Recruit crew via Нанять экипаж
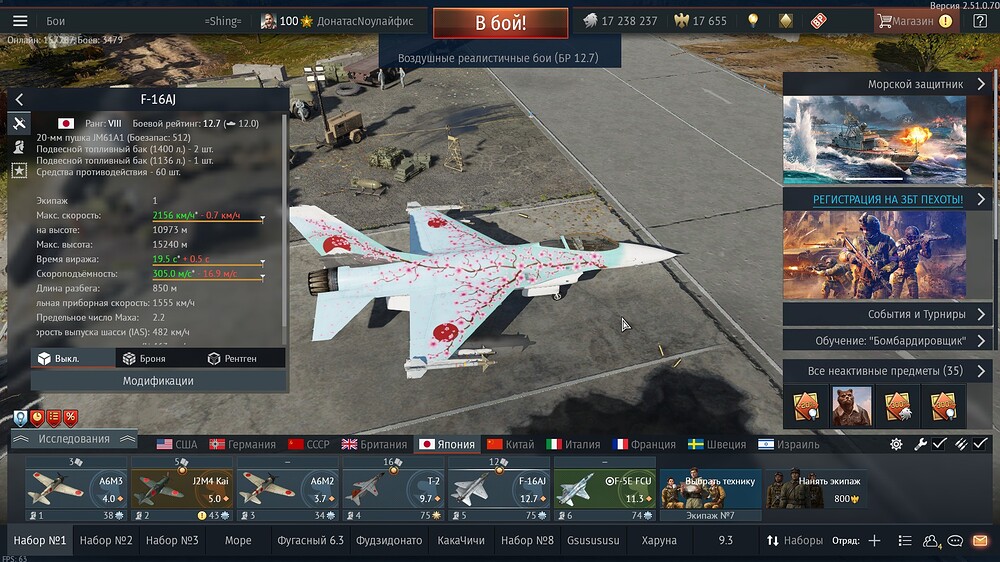Screen dimensions: 1000x562 point(812,490)
